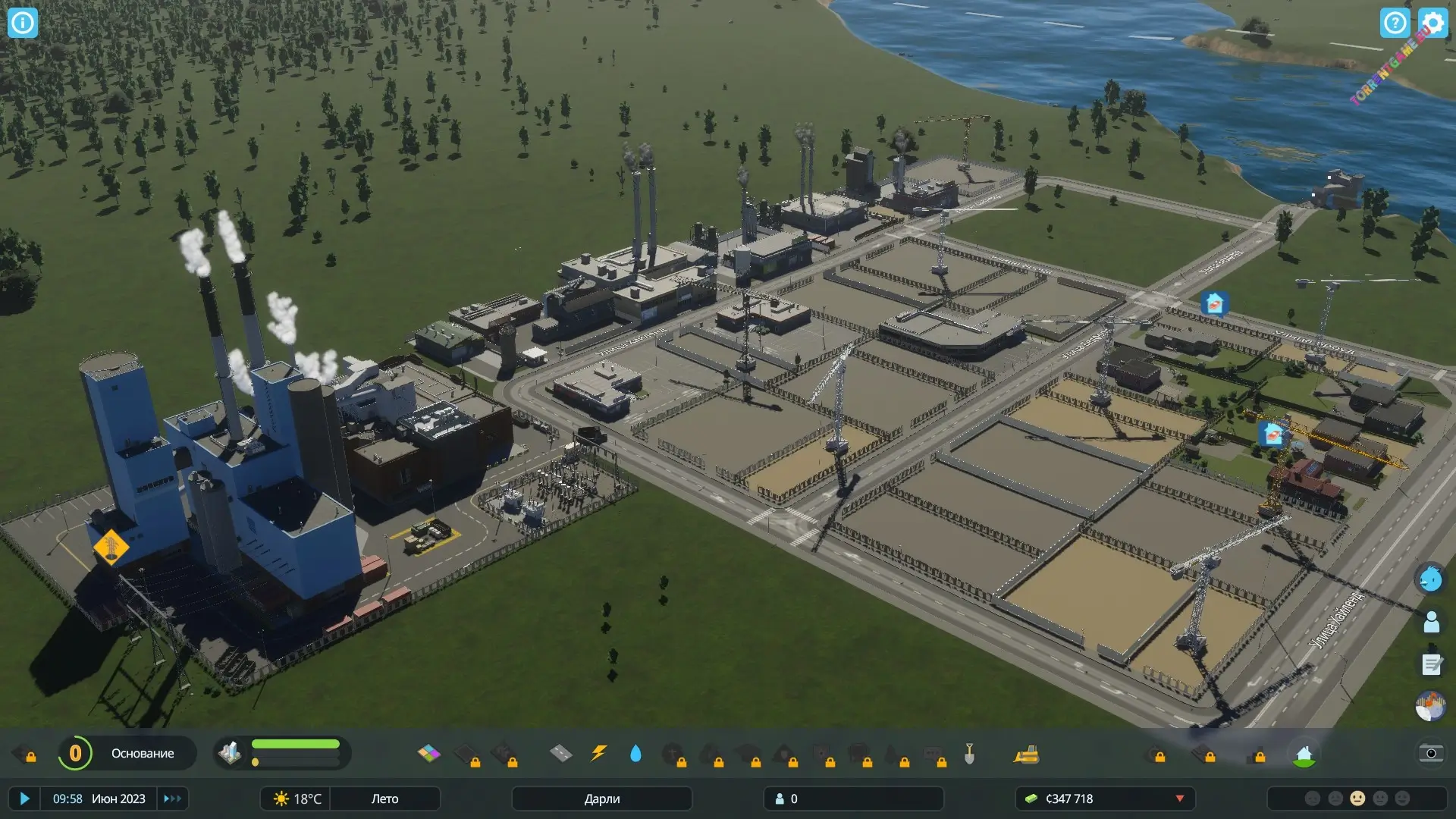The width and height of the screenshot is (1456, 819).
Task: Open the water droplet services menu
Action: point(635,753)
